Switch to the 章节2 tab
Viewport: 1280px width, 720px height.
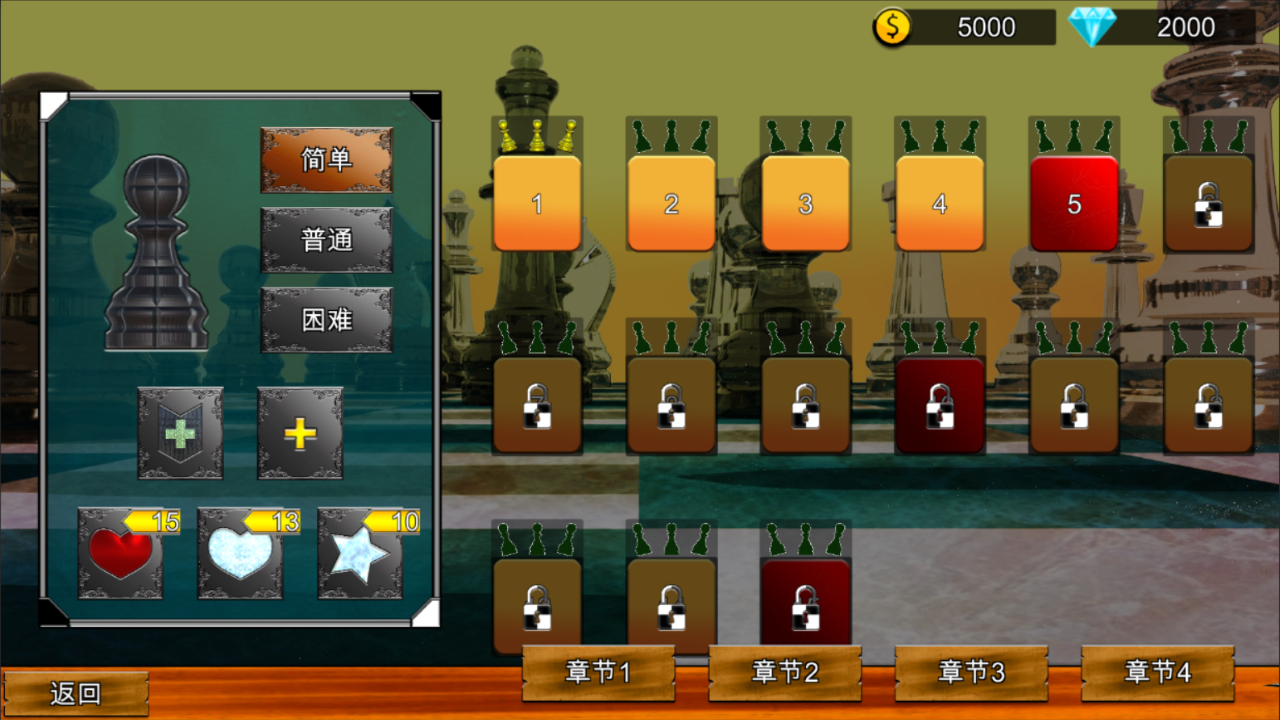pyautogui.click(x=785, y=673)
